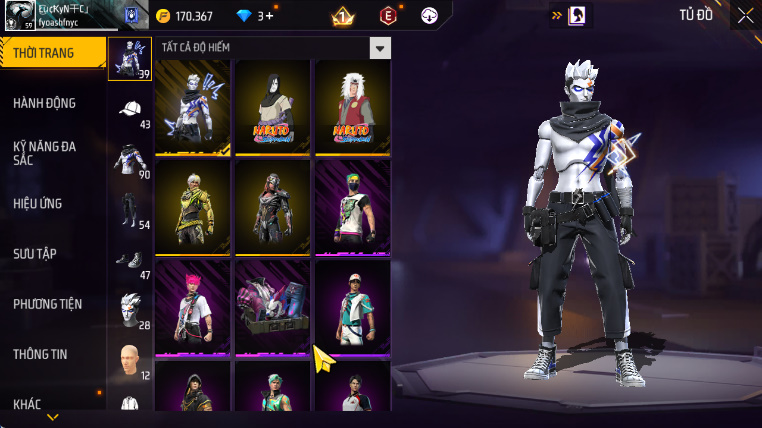Viewport: 762px width, 428px height.
Task: Select the yellow-black armored outfit
Action: 193,207
